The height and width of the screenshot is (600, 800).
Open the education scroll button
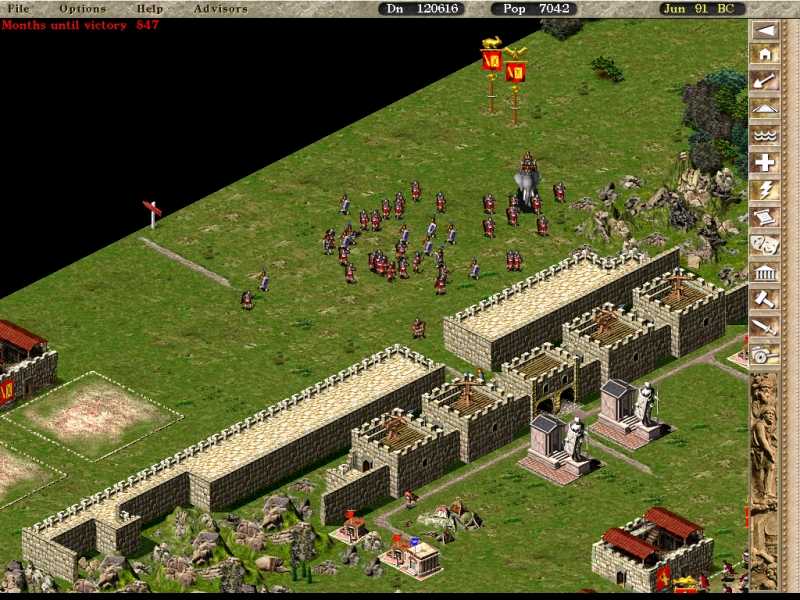coord(764,217)
